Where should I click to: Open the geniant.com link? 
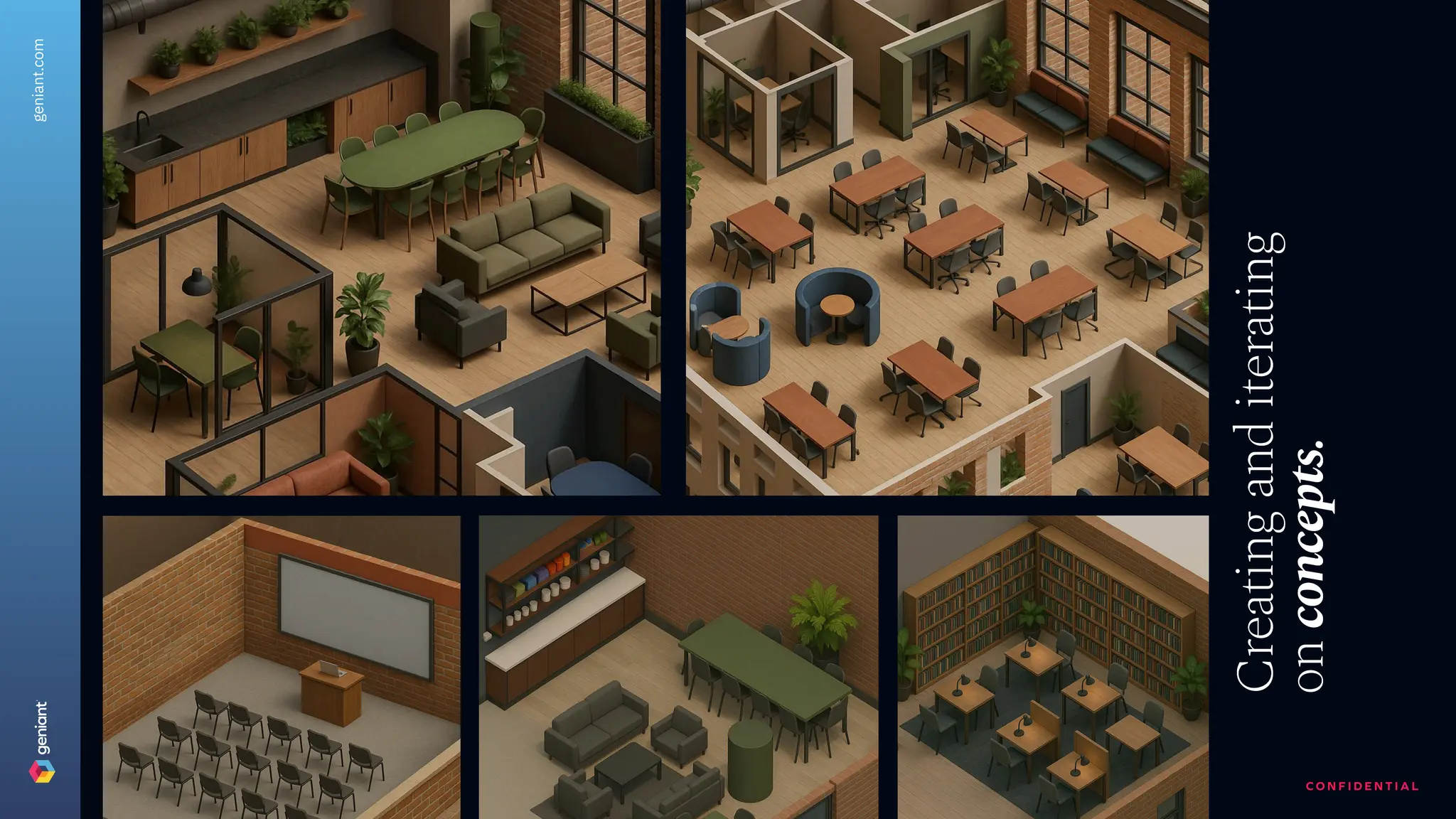[39, 80]
